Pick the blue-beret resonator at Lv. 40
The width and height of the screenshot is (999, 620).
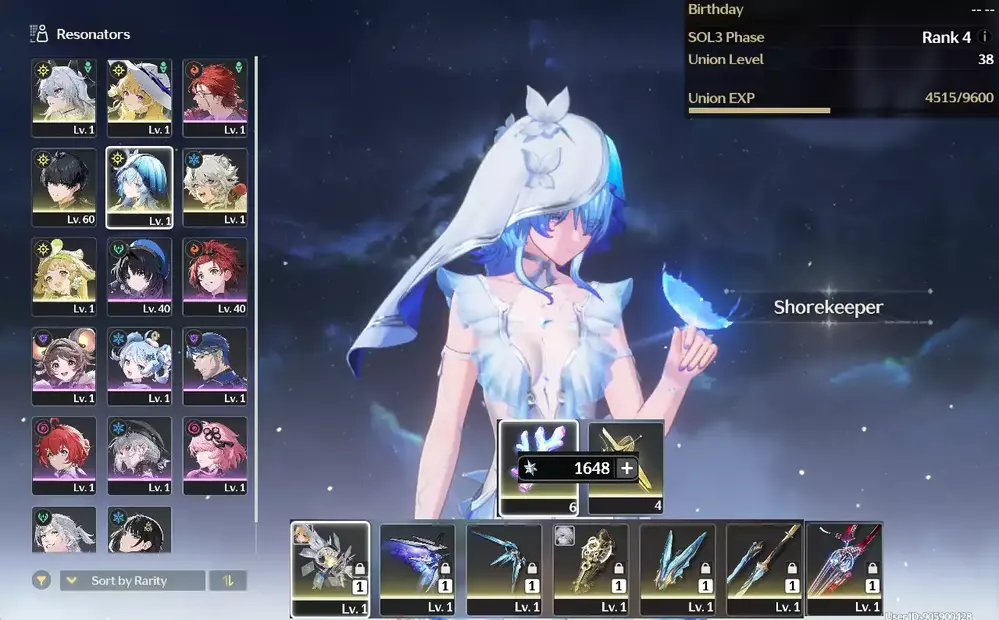tap(139, 275)
